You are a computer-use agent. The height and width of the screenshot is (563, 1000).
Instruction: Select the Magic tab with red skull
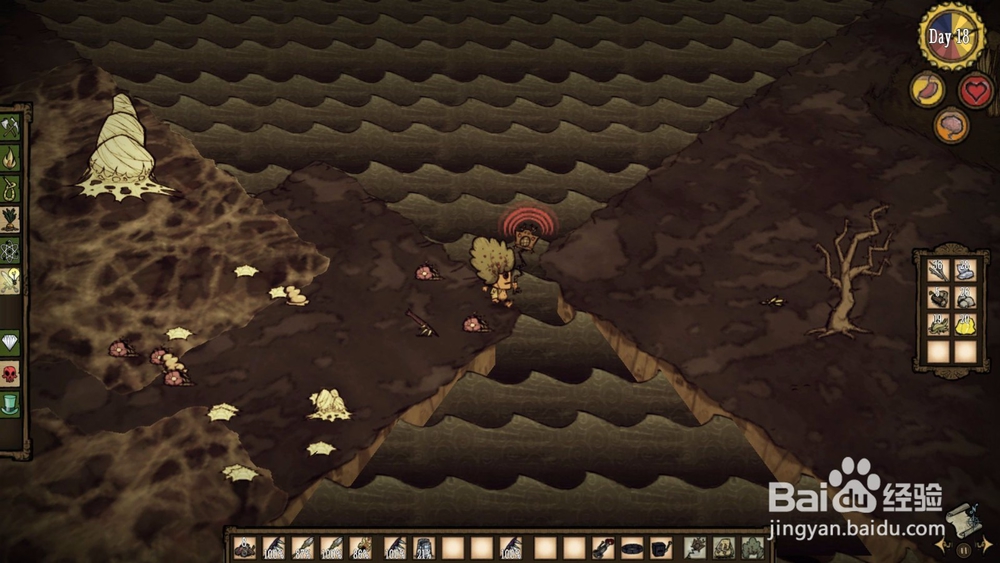coord(10,374)
